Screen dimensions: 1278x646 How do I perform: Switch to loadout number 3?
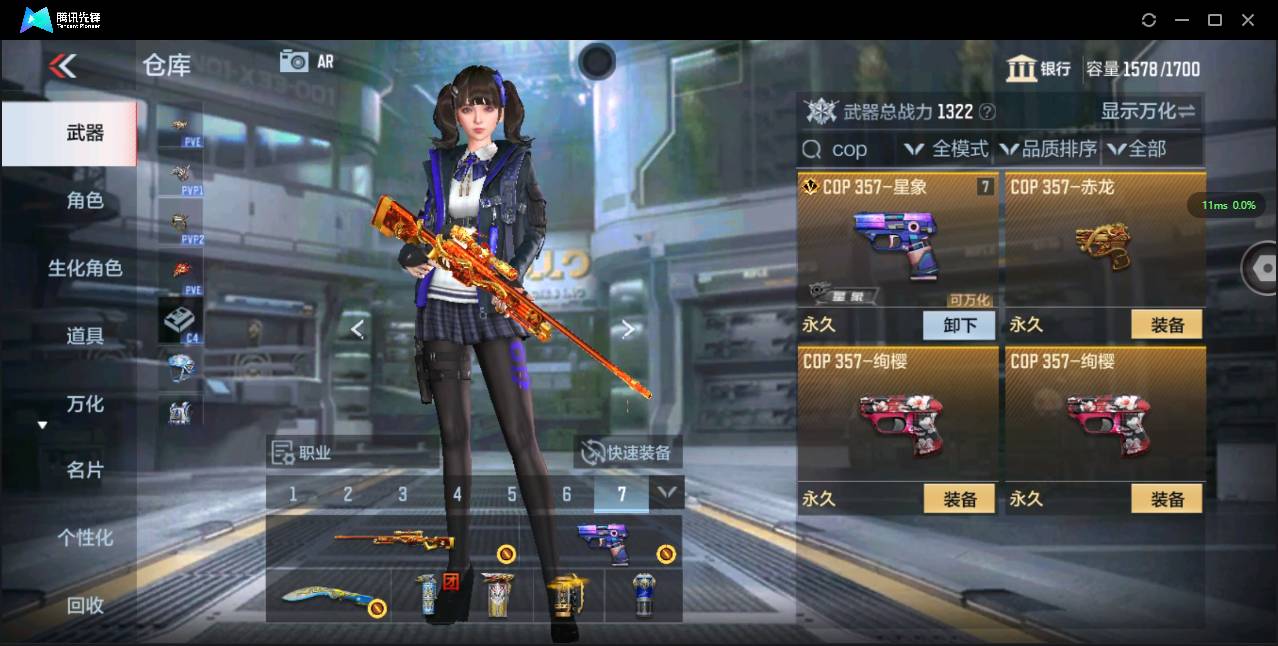click(x=402, y=494)
